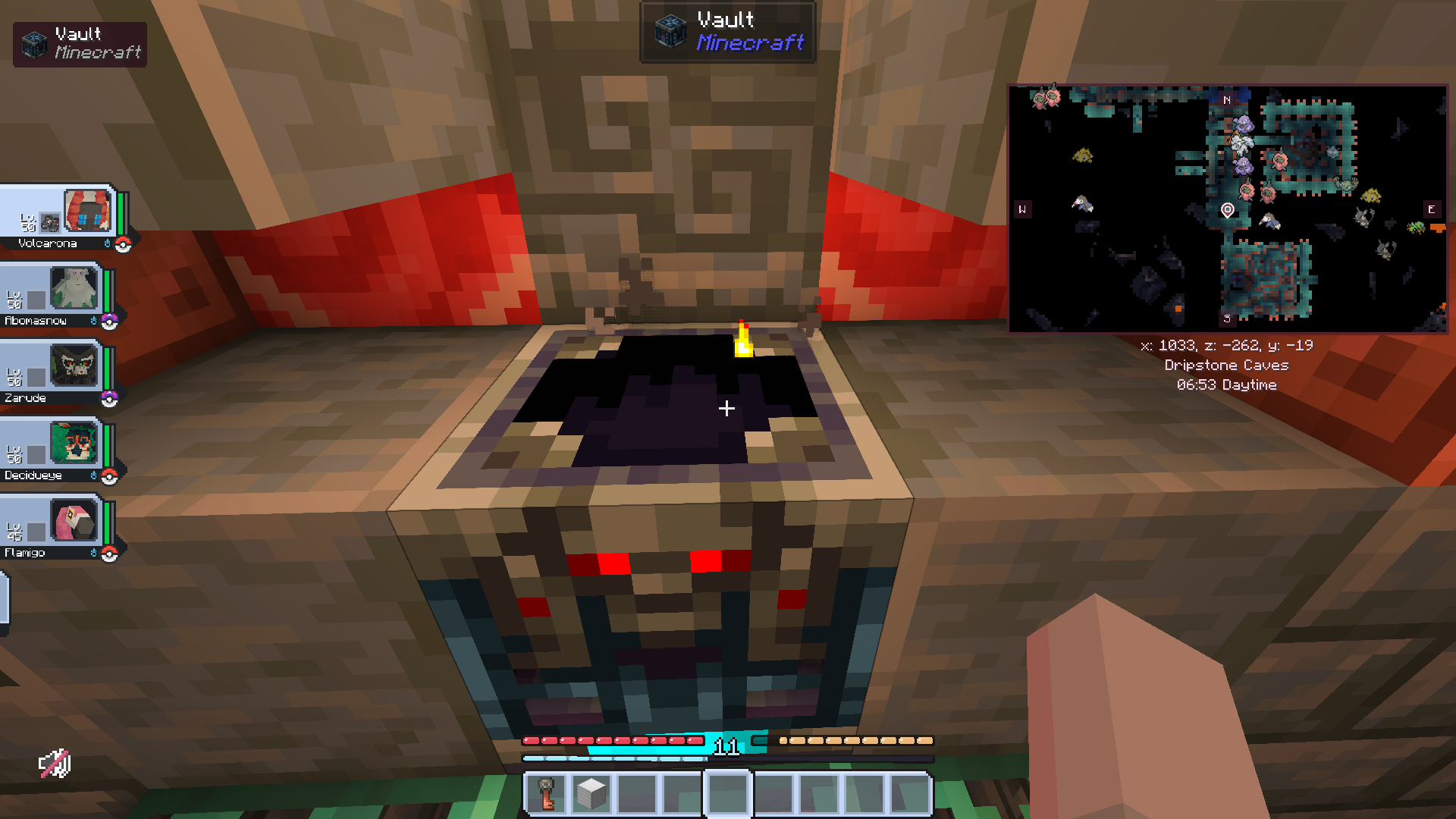Click Abomasnow's Master Ball icon
Image resolution: width=1456 pixels, height=819 pixels.
(110, 322)
